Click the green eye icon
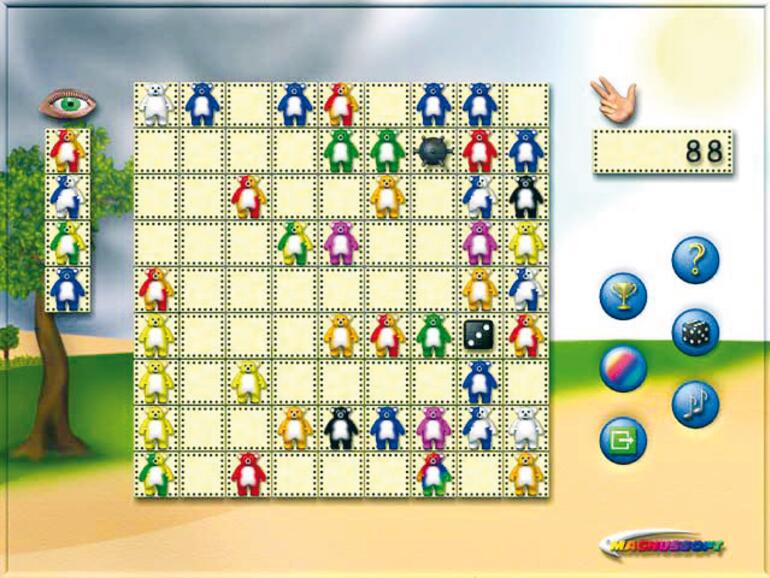This screenshot has width=770, height=578. tap(68, 102)
